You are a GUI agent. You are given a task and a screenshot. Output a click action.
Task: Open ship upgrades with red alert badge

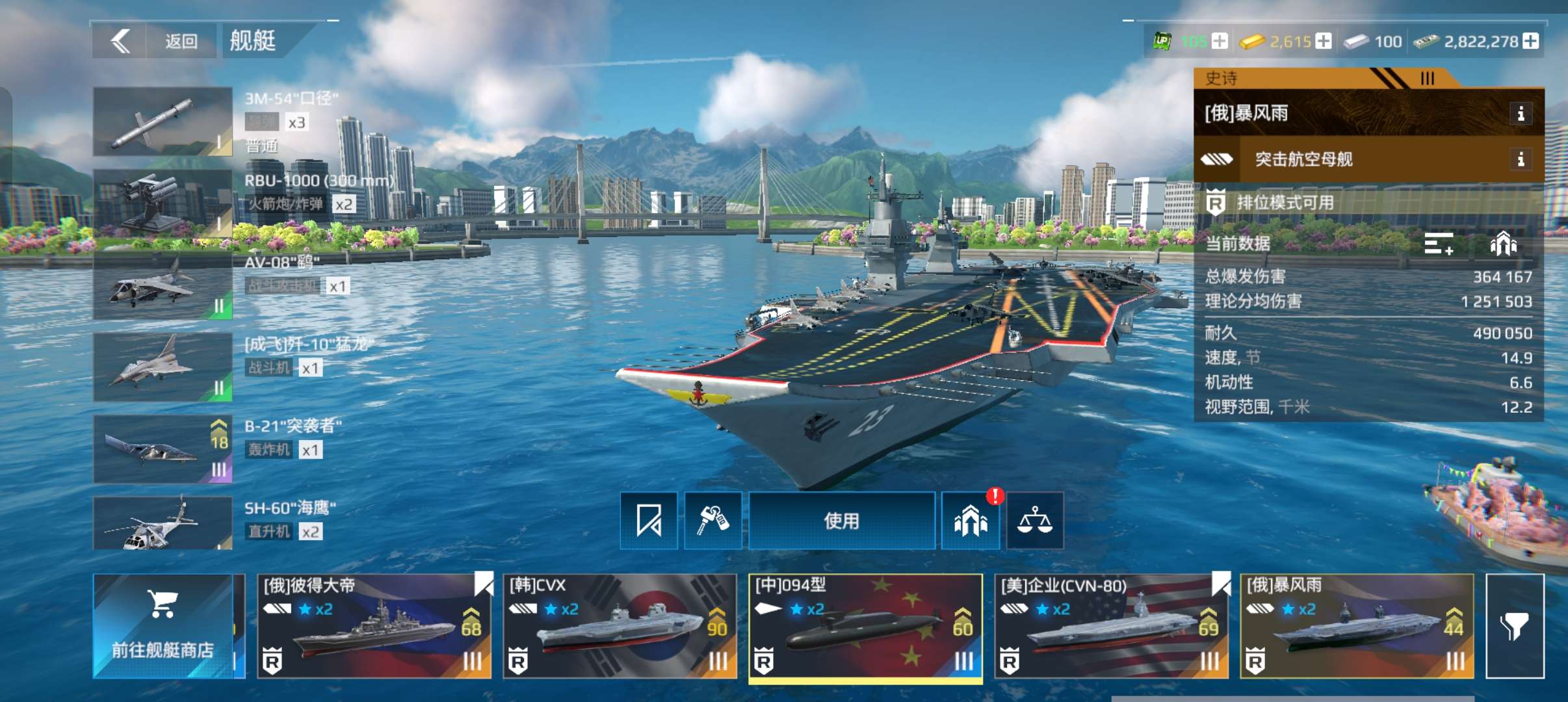[971, 521]
